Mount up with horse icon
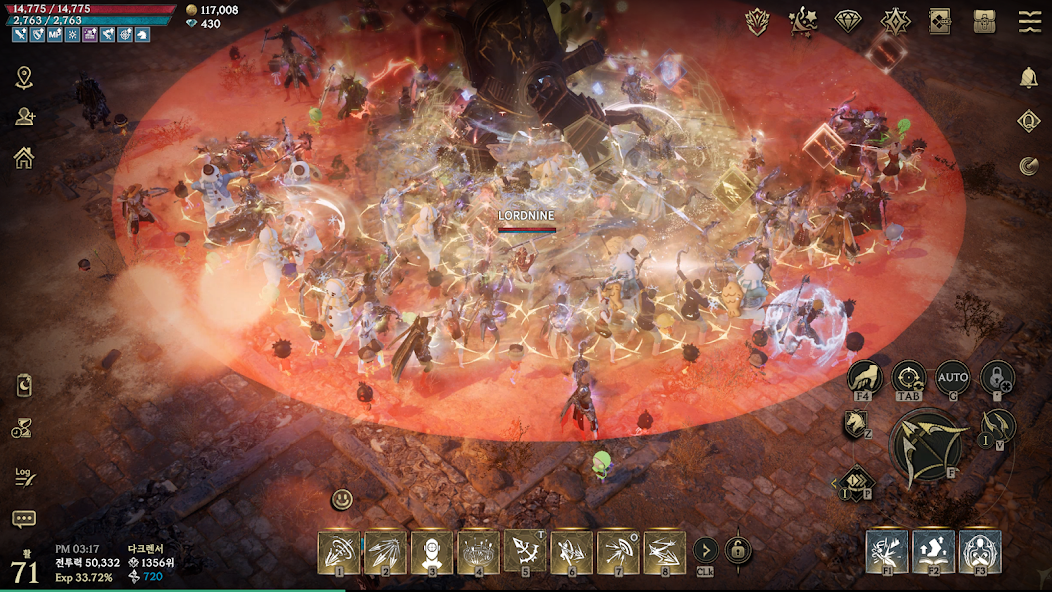Viewport: 1052px width, 592px height. tap(855, 424)
